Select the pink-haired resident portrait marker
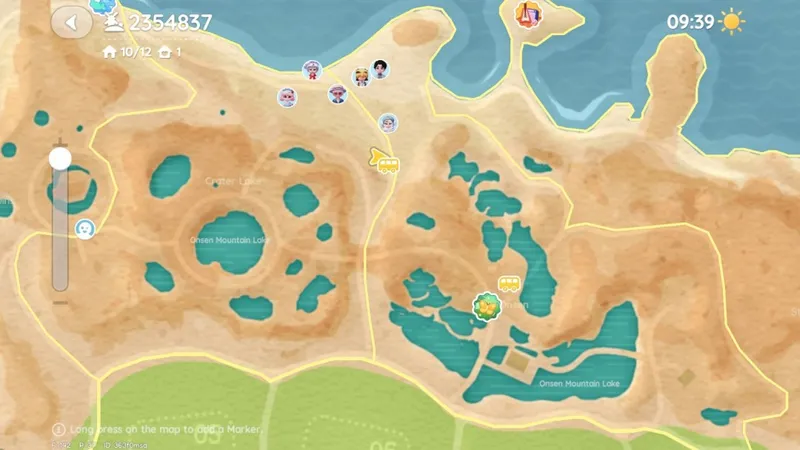Screen dimensions: 800x450 (x=287, y=97)
